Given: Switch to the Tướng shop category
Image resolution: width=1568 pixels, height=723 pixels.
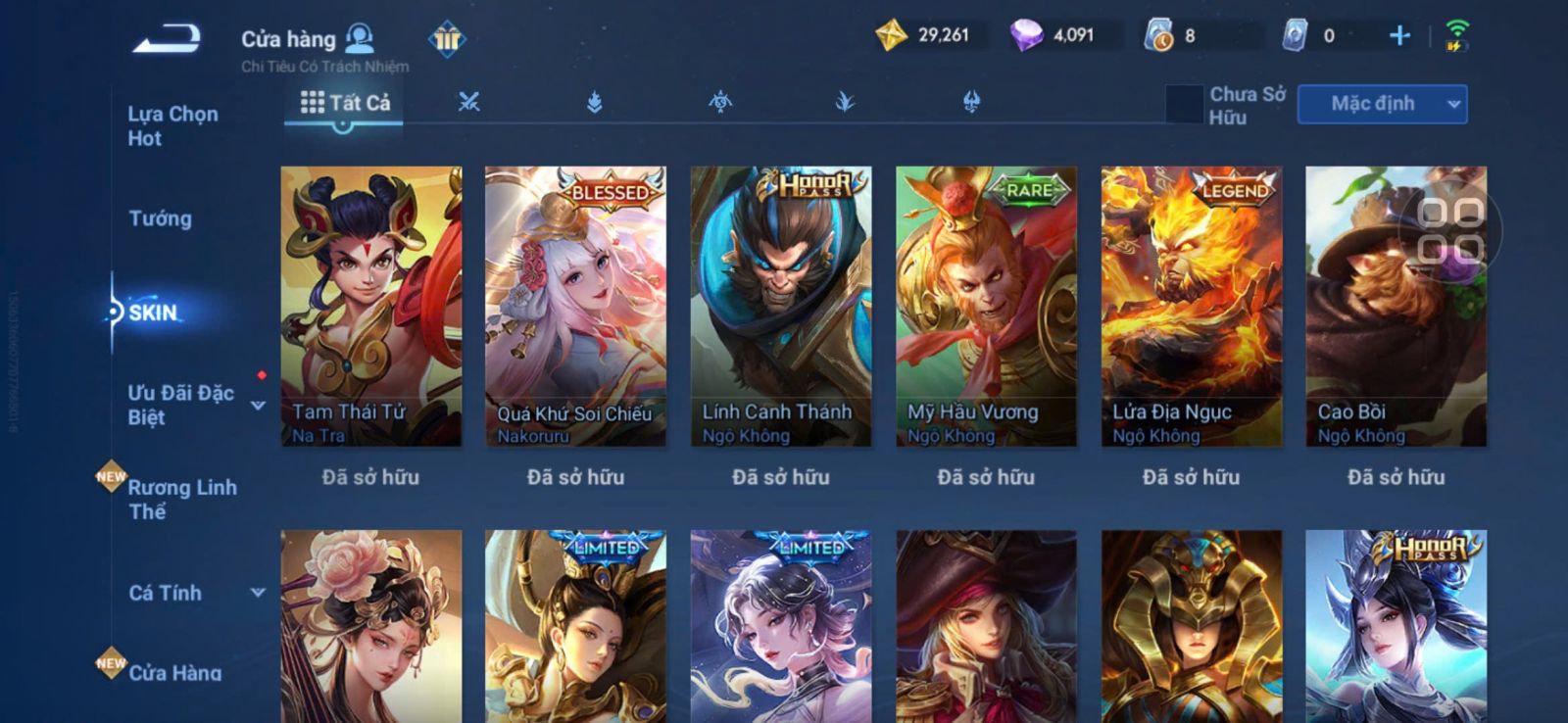Looking at the screenshot, I should [x=161, y=218].
